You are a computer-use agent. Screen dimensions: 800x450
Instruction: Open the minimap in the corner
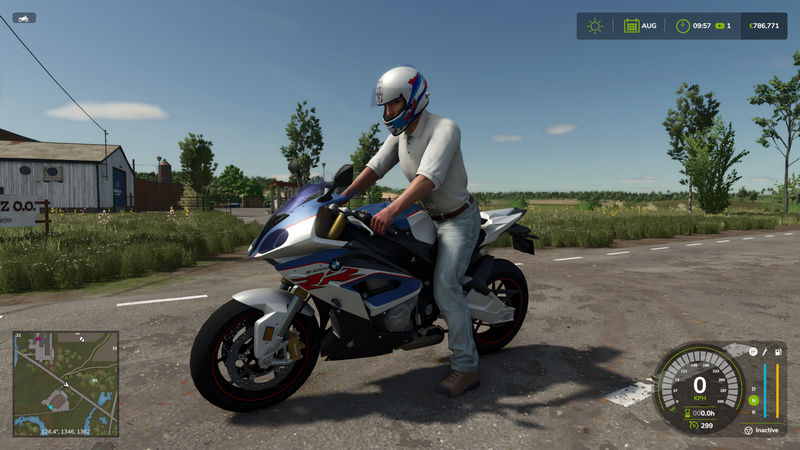click(65, 383)
